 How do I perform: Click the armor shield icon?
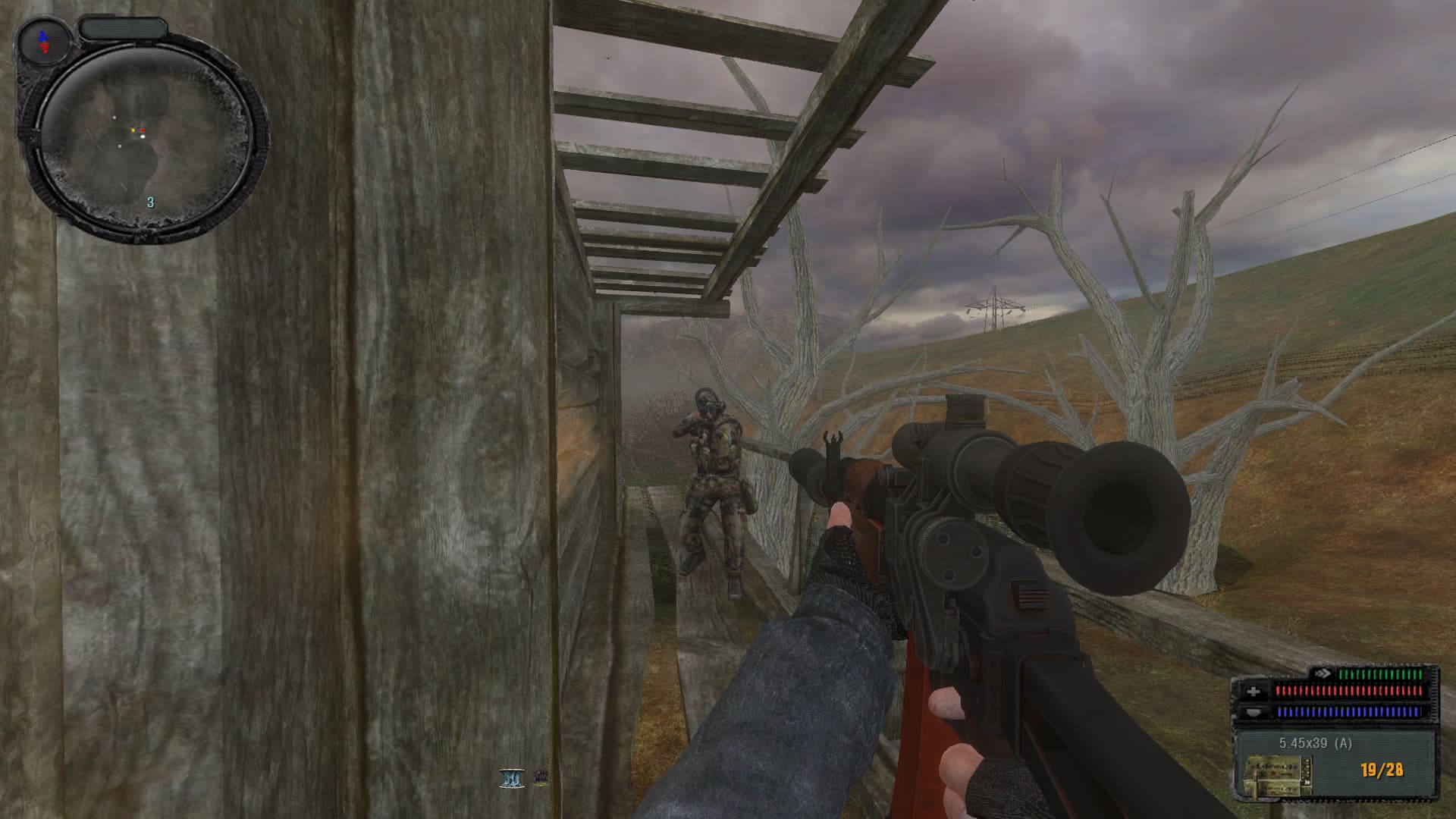pyautogui.click(x=1253, y=712)
